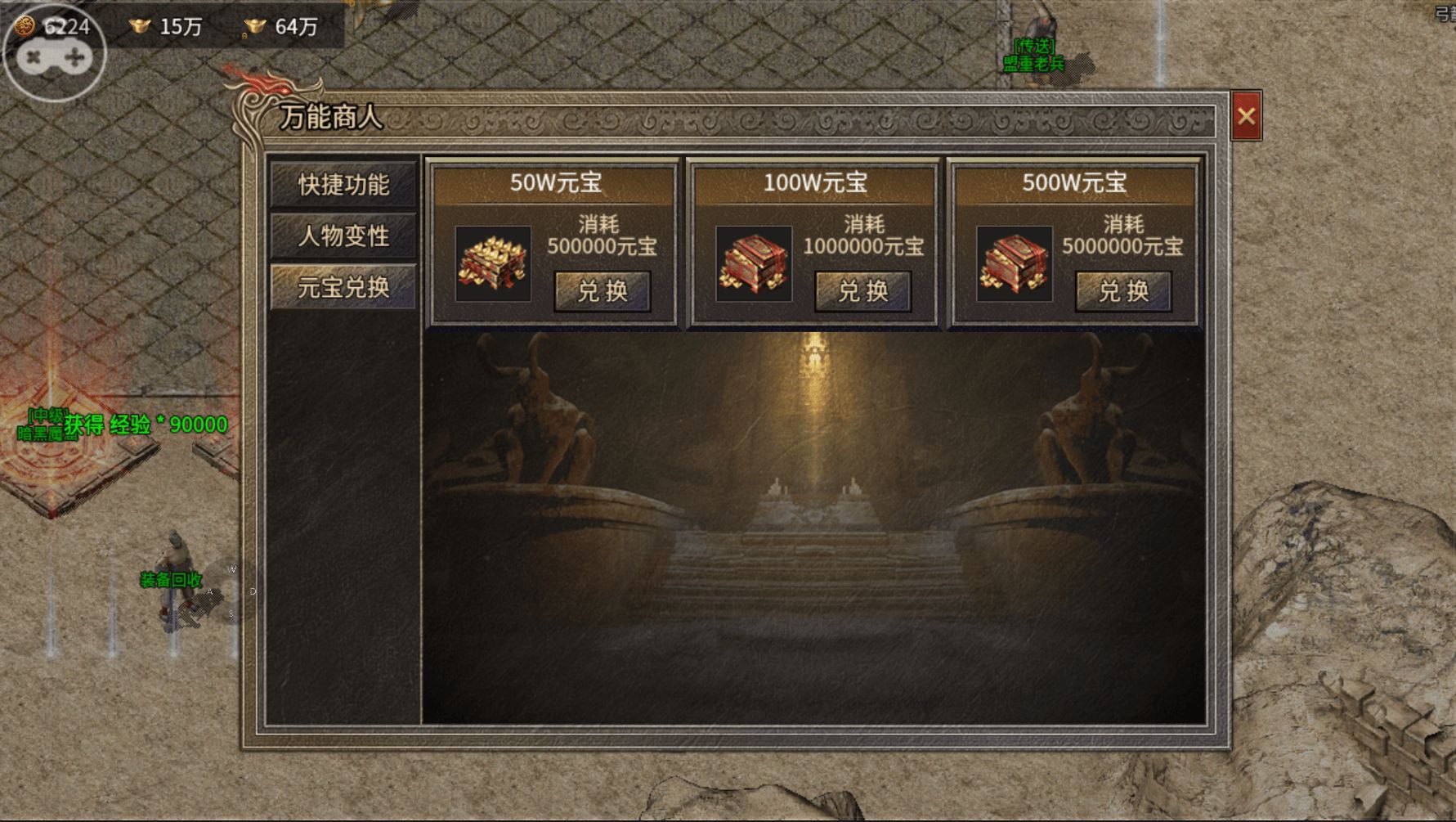Pick the 500W元宝 treasure chest icon

point(1014,264)
